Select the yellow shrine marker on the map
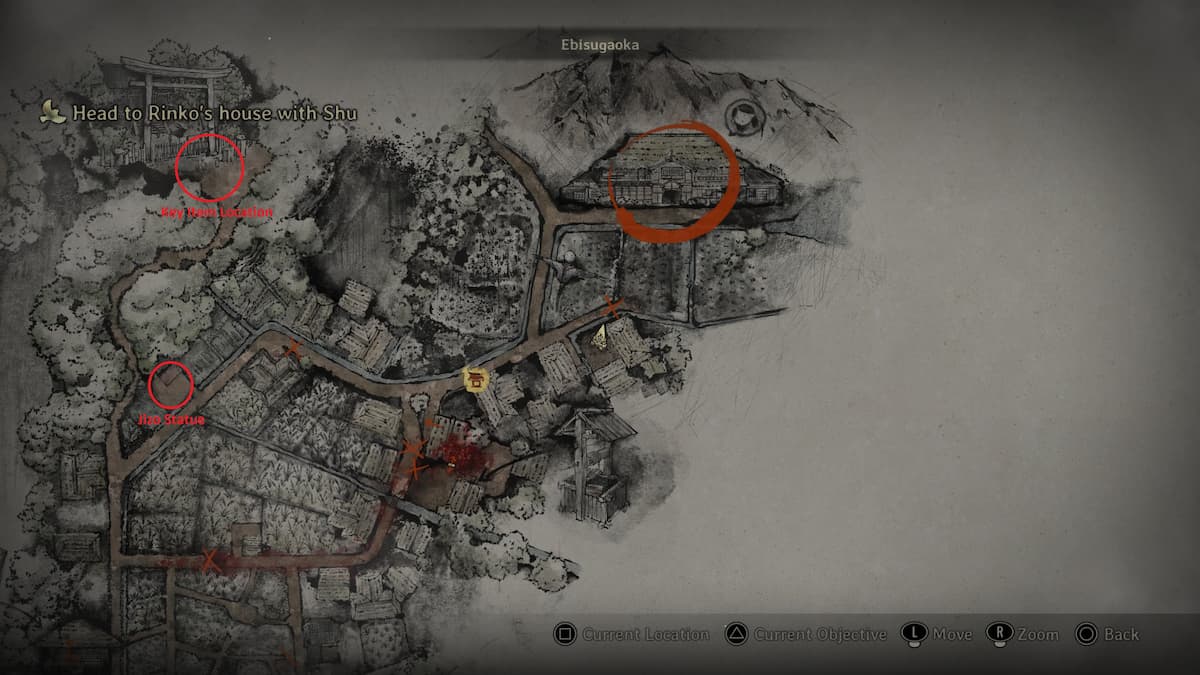This screenshot has height=675, width=1200. (x=476, y=380)
